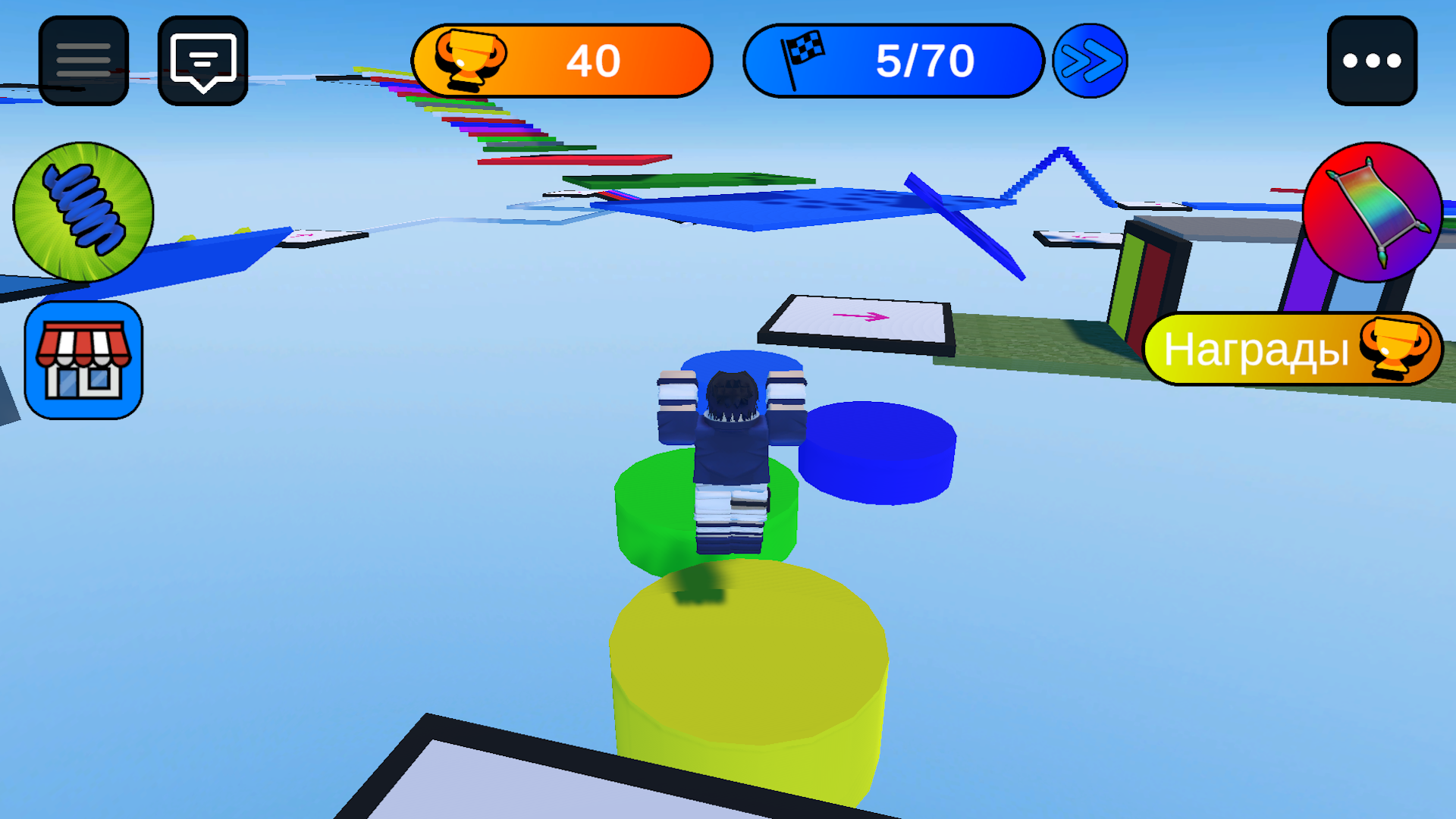This screenshot has width=1456, height=819.
Task: Click the hamburger menu lines
Action: pyautogui.click(x=82, y=61)
